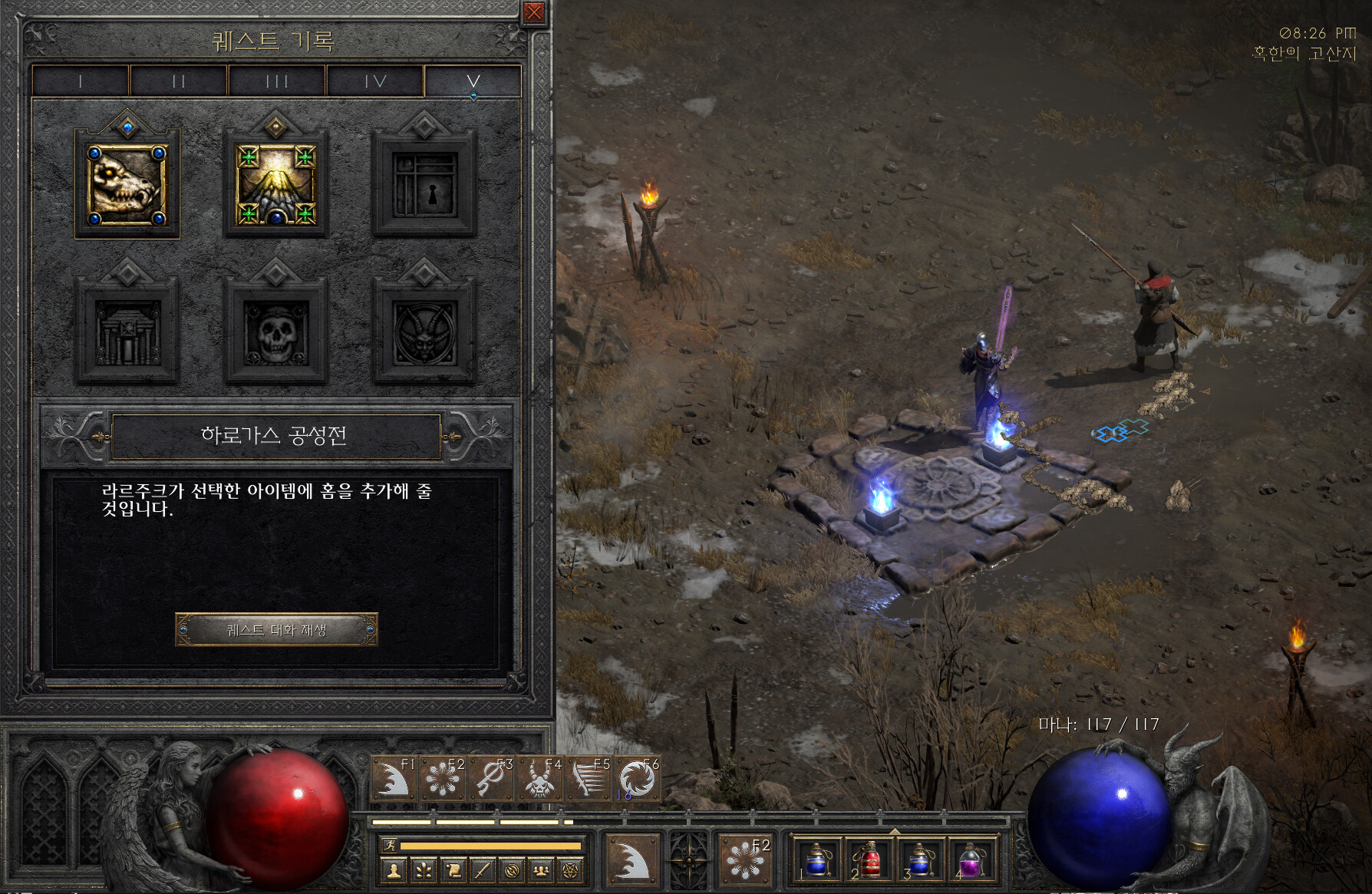1372x894 pixels.
Task: Click the pentagram mini-menu button
Action: 570,870
